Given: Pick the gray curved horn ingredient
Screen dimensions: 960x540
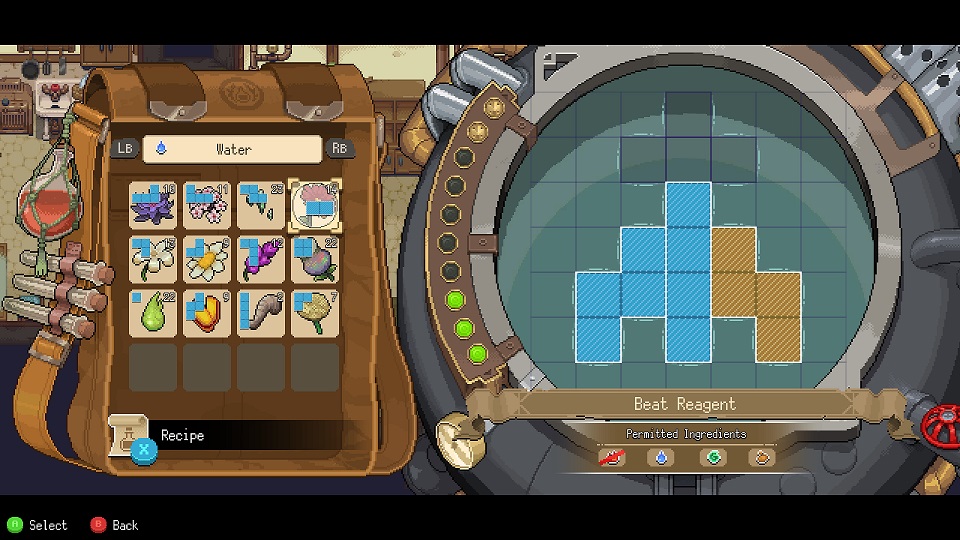Looking at the screenshot, I should click(x=261, y=313).
